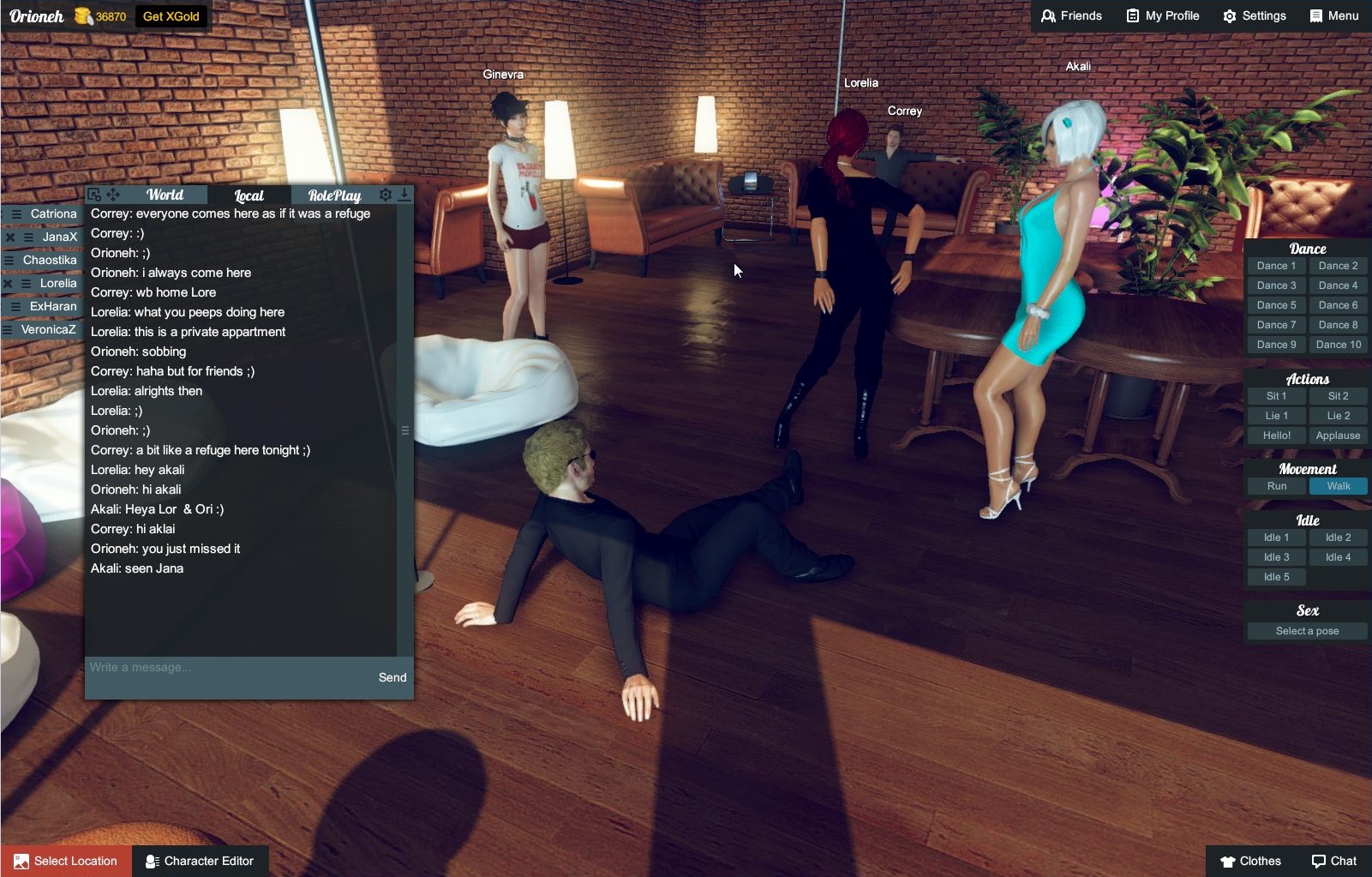Open the Clothes panel
This screenshot has width=1372, height=877.
click(1253, 861)
